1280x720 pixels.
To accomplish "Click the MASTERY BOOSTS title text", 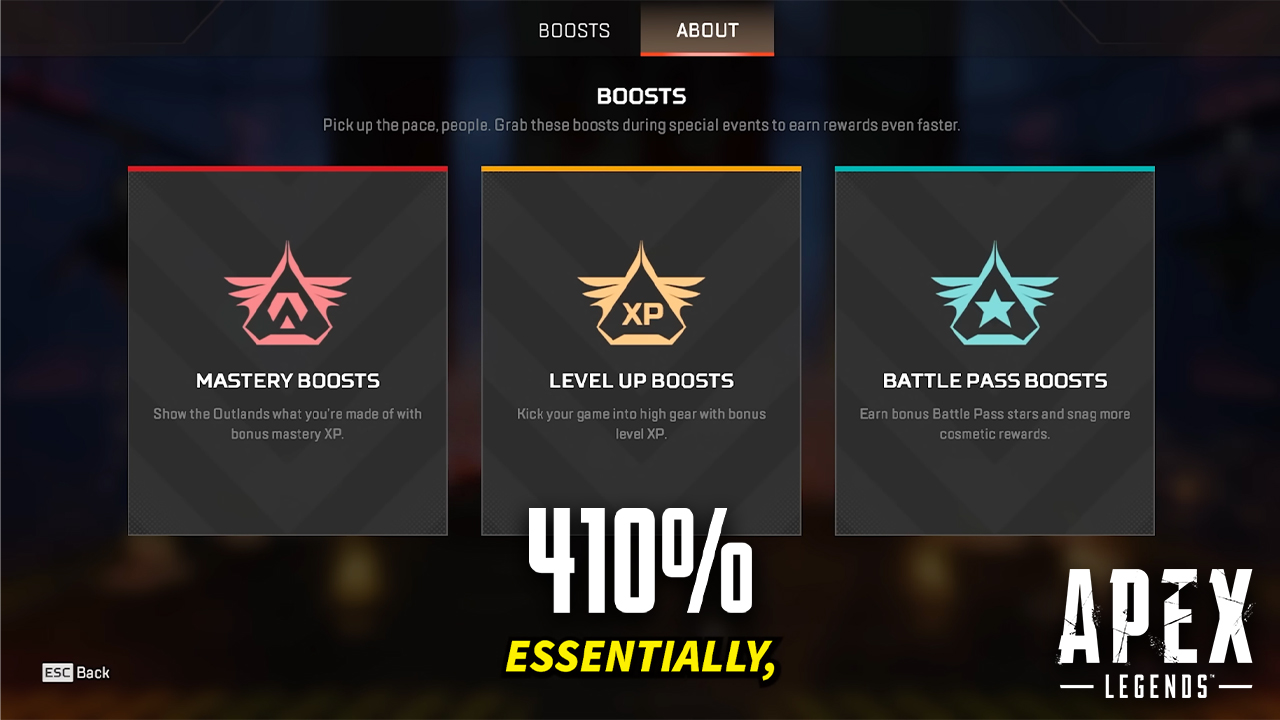I will click(288, 381).
